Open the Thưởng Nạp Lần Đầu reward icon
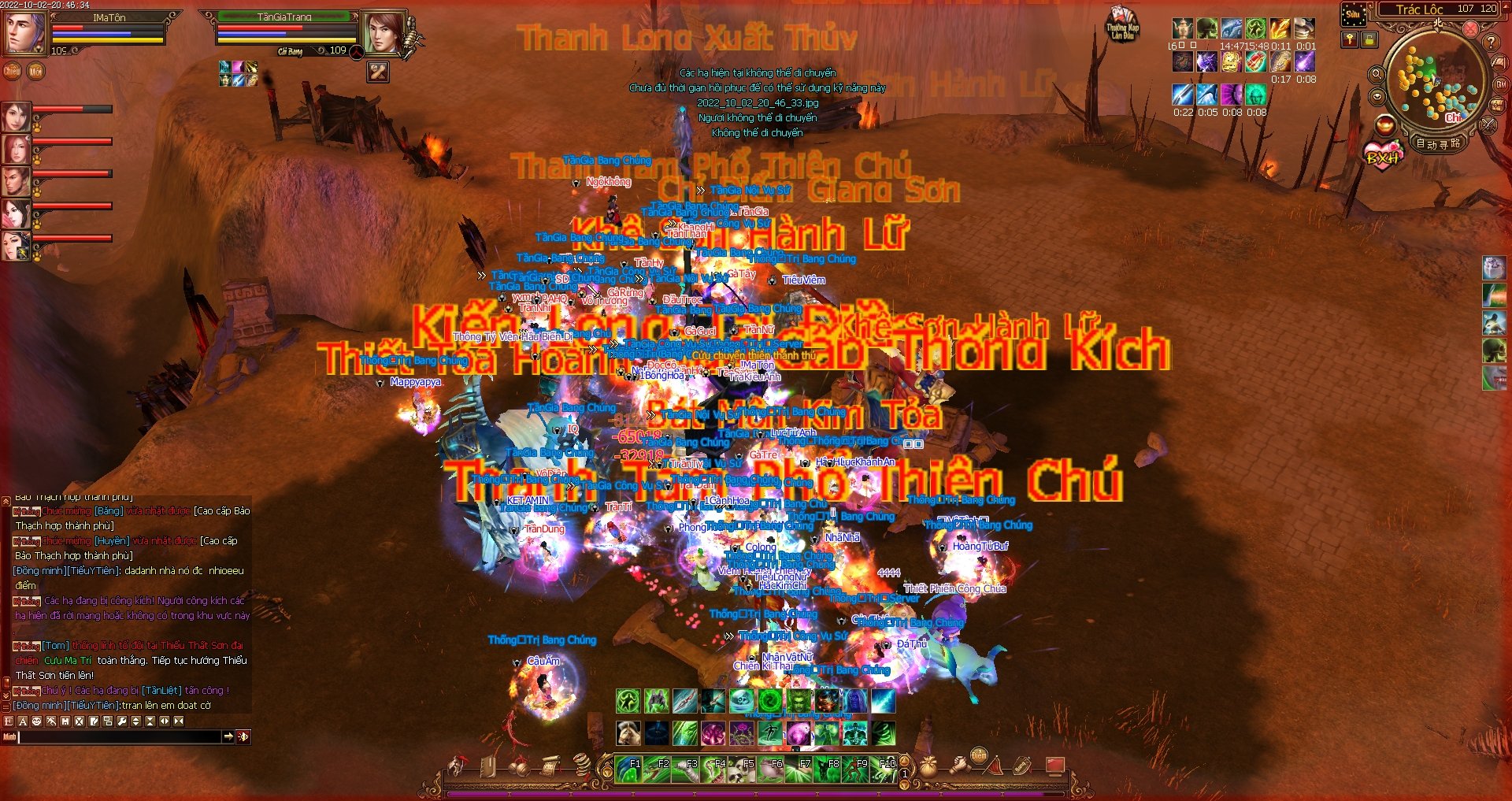1512x801 pixels. coord(1122,24)
